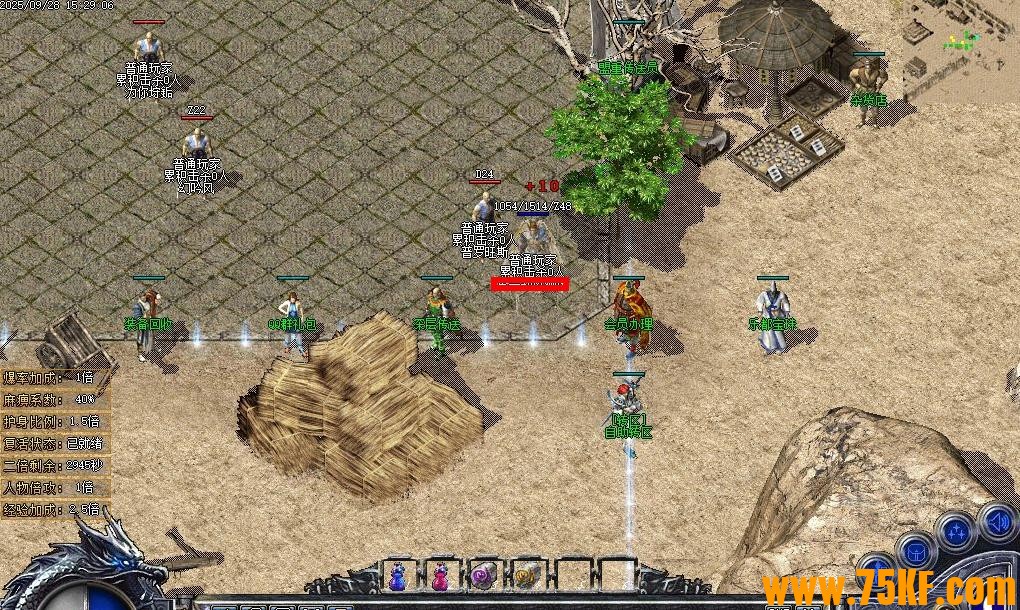Select the purple scroll hotbar slot

483,576
